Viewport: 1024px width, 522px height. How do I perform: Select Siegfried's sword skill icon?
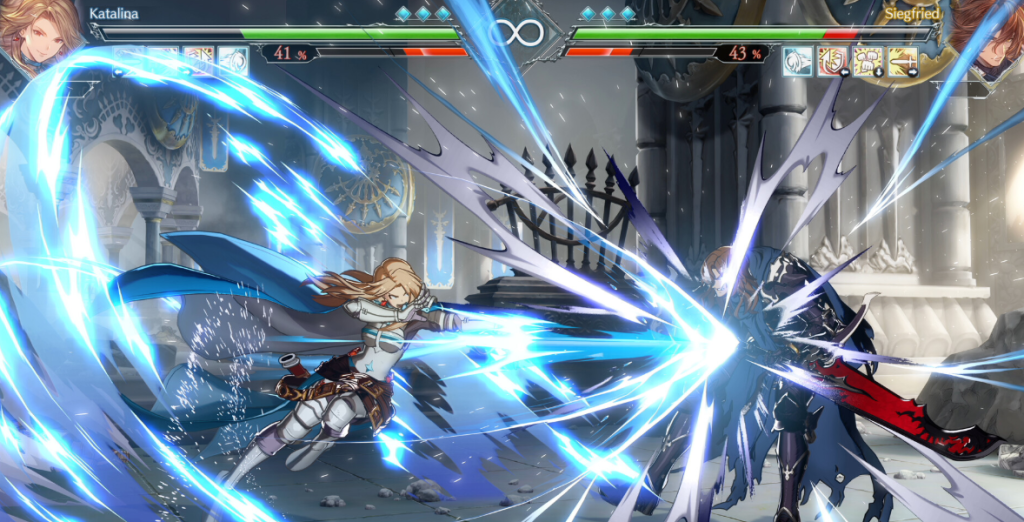(903, 61)
